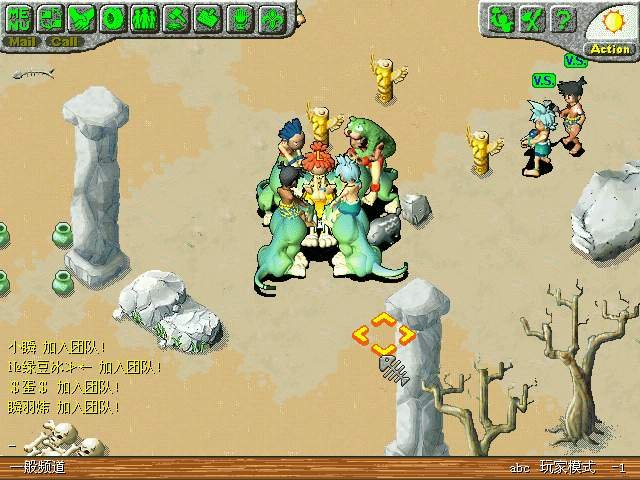Toggle the 玩家模式 player mode
The height and width of the screenshot is (480, 640).
pos(567,468)
